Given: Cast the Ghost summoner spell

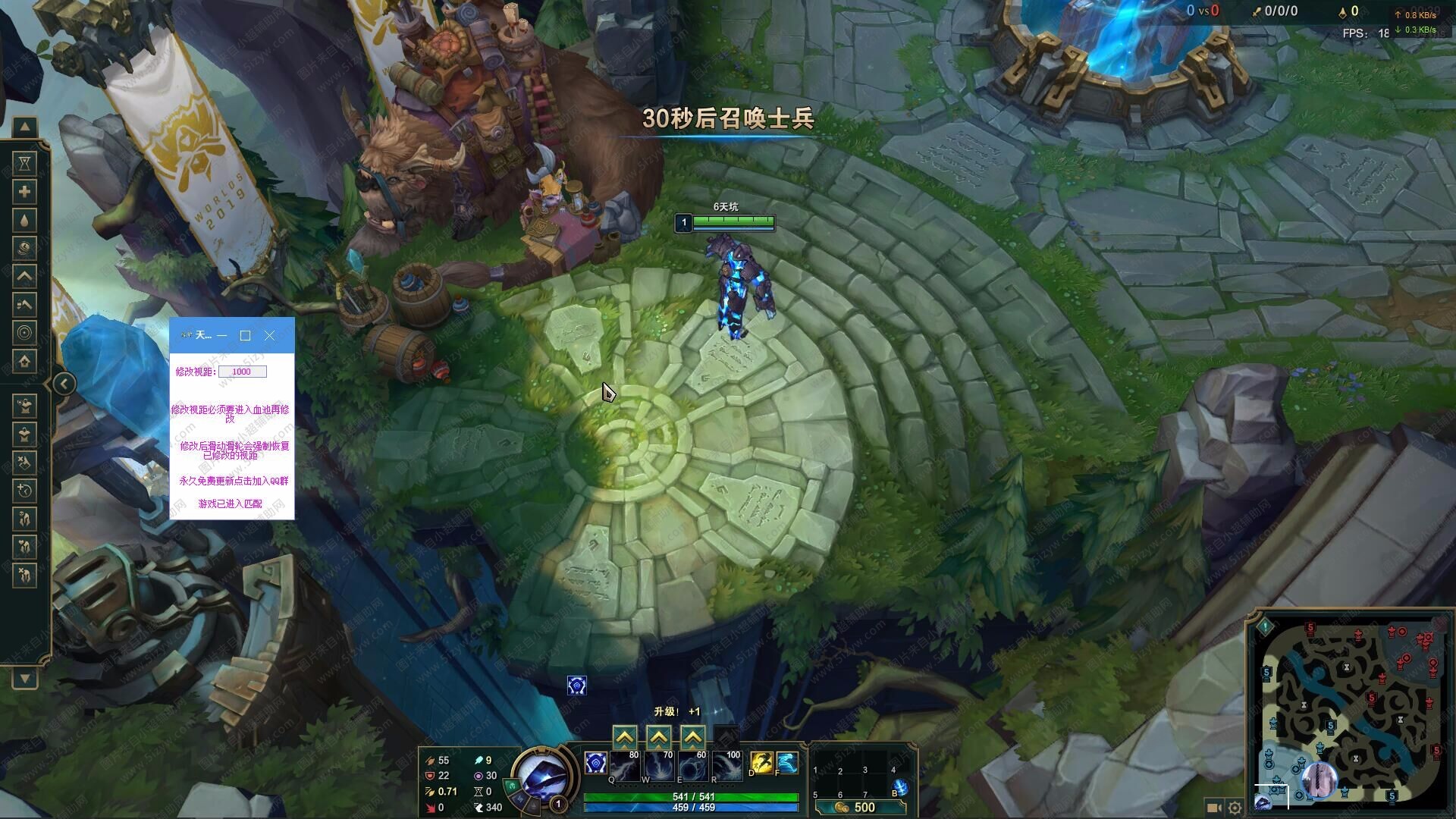Looking at the screenshot, I should (x=786, y=763).
